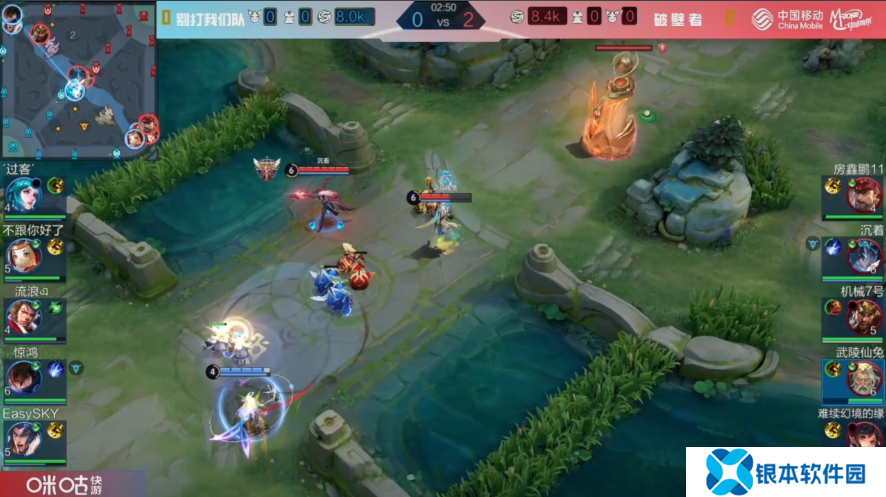The height and width of the screenshot is (497, 886).
Task: Select the portrait of 难续幻境的缘
Action: coord(862,436)
